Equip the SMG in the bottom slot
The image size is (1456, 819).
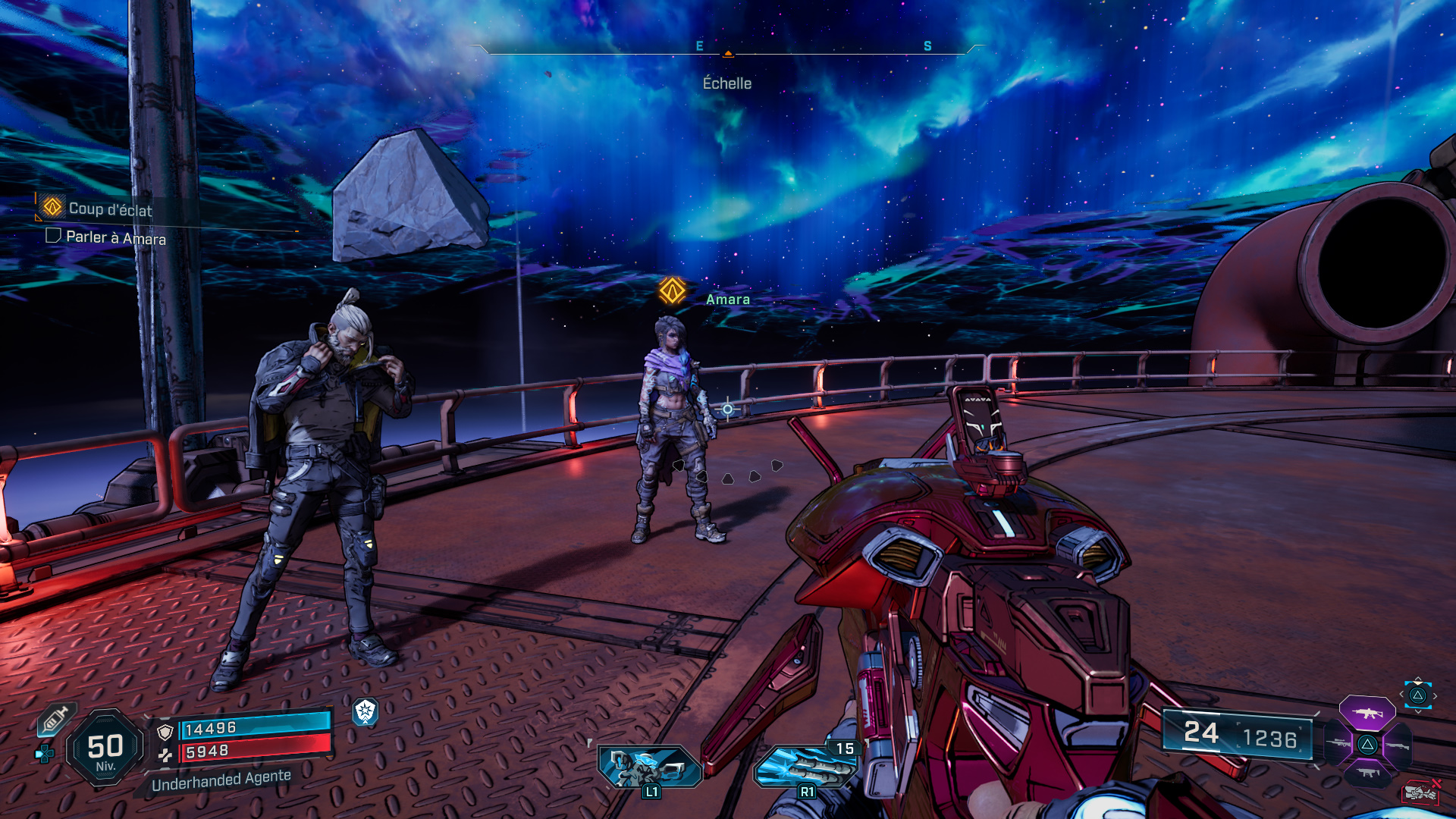click(1367, 773)
